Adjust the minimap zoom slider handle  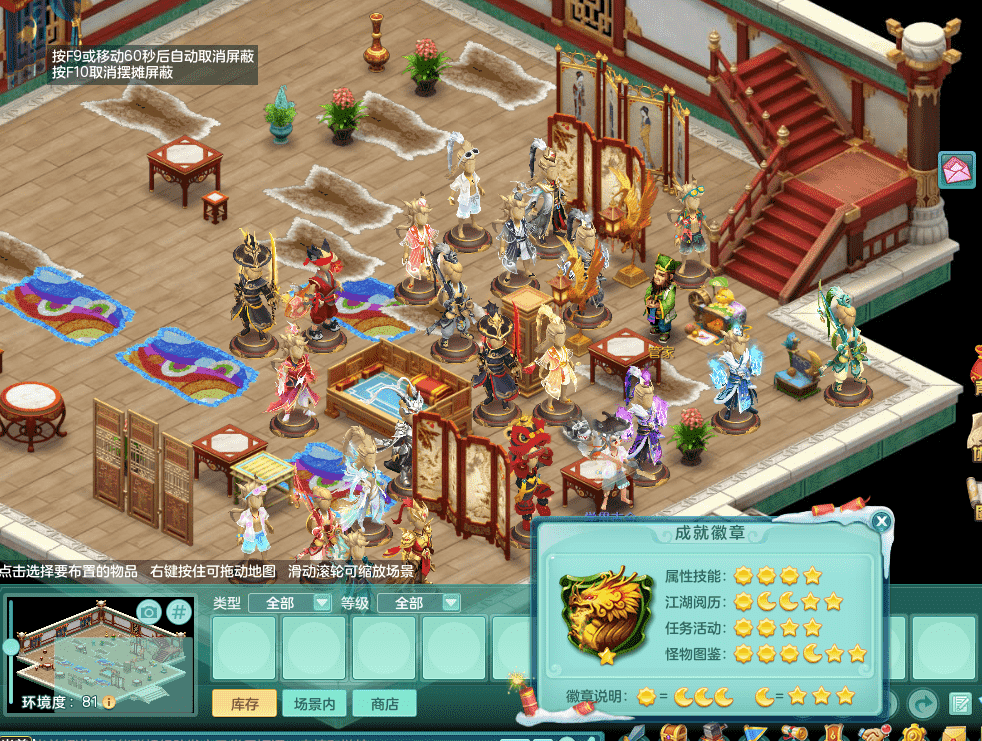[11, 647]
